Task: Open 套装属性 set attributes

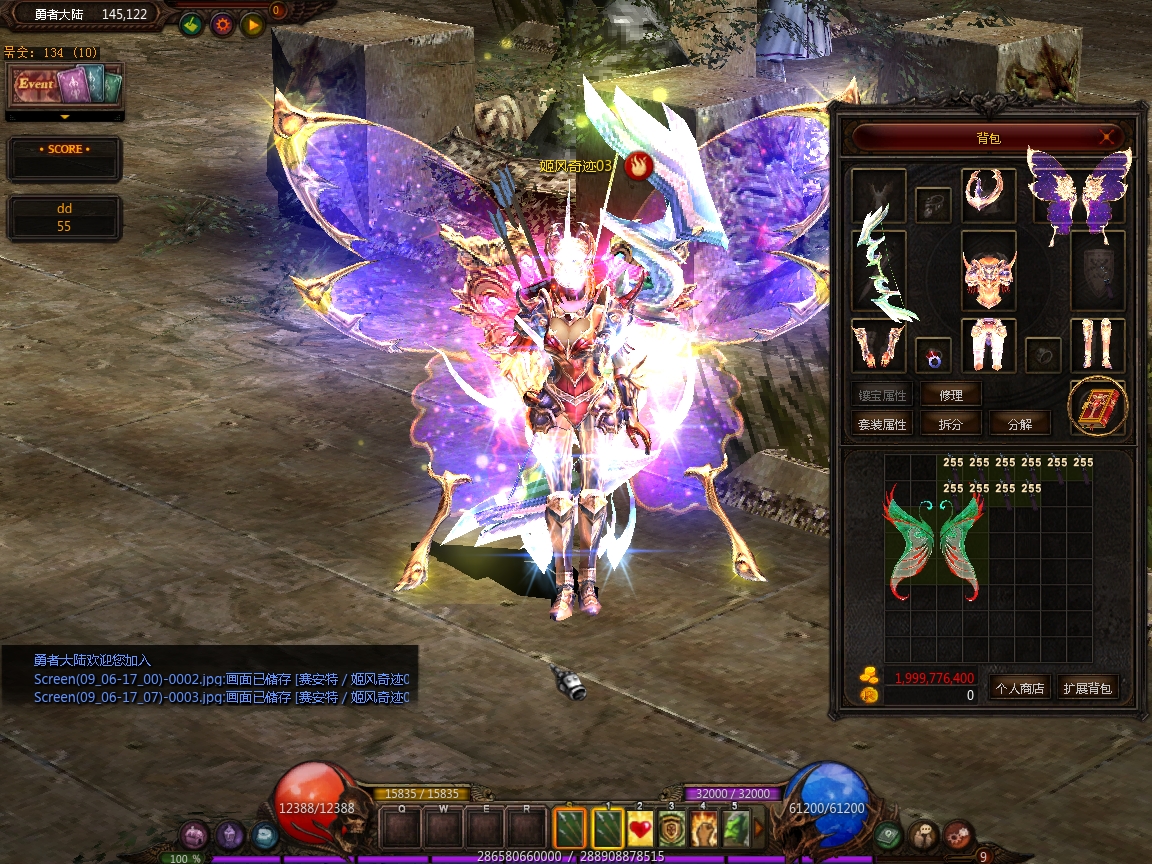Action: point(881,423)
